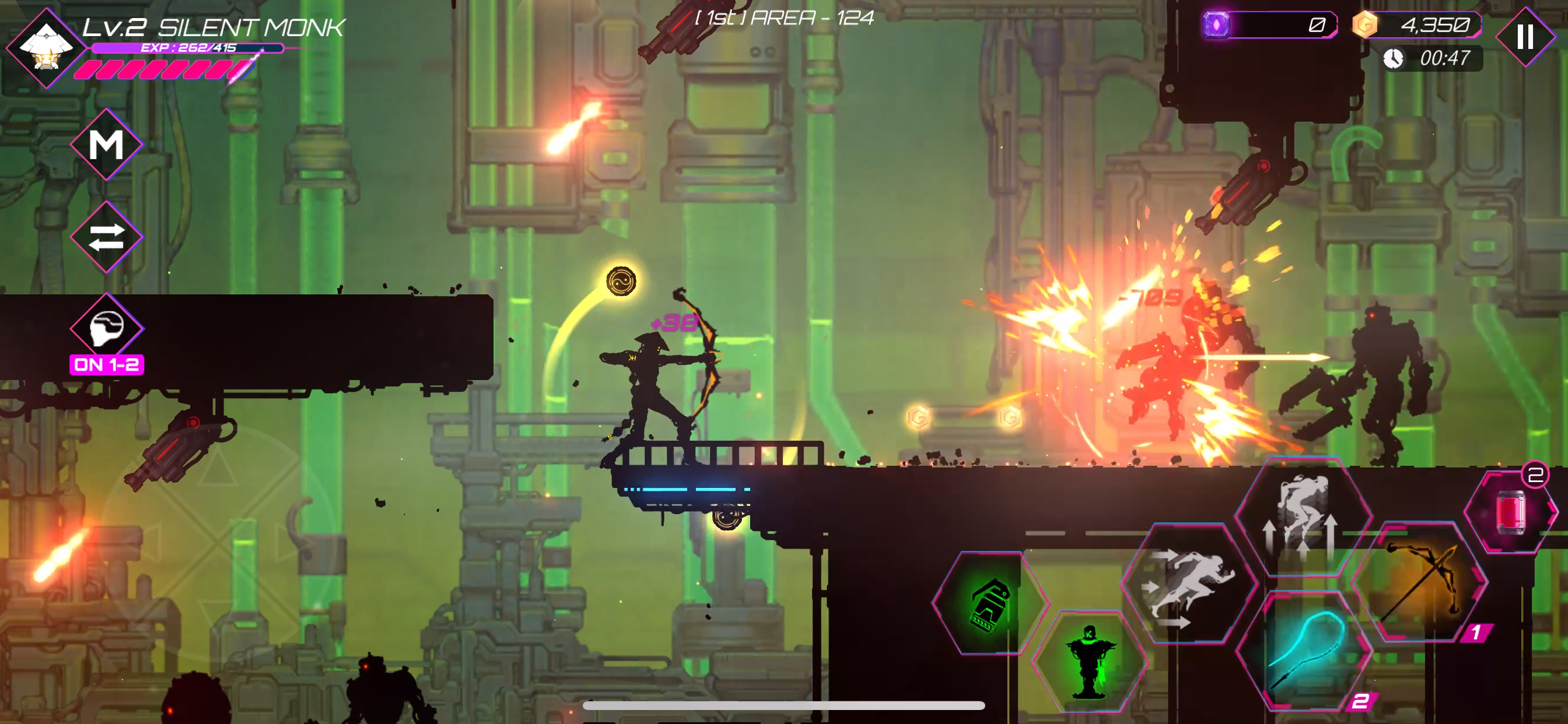The width and height of the screenshot is (1568, 724).
Task: Throw the green grenade skill
Action: (991, 603)
